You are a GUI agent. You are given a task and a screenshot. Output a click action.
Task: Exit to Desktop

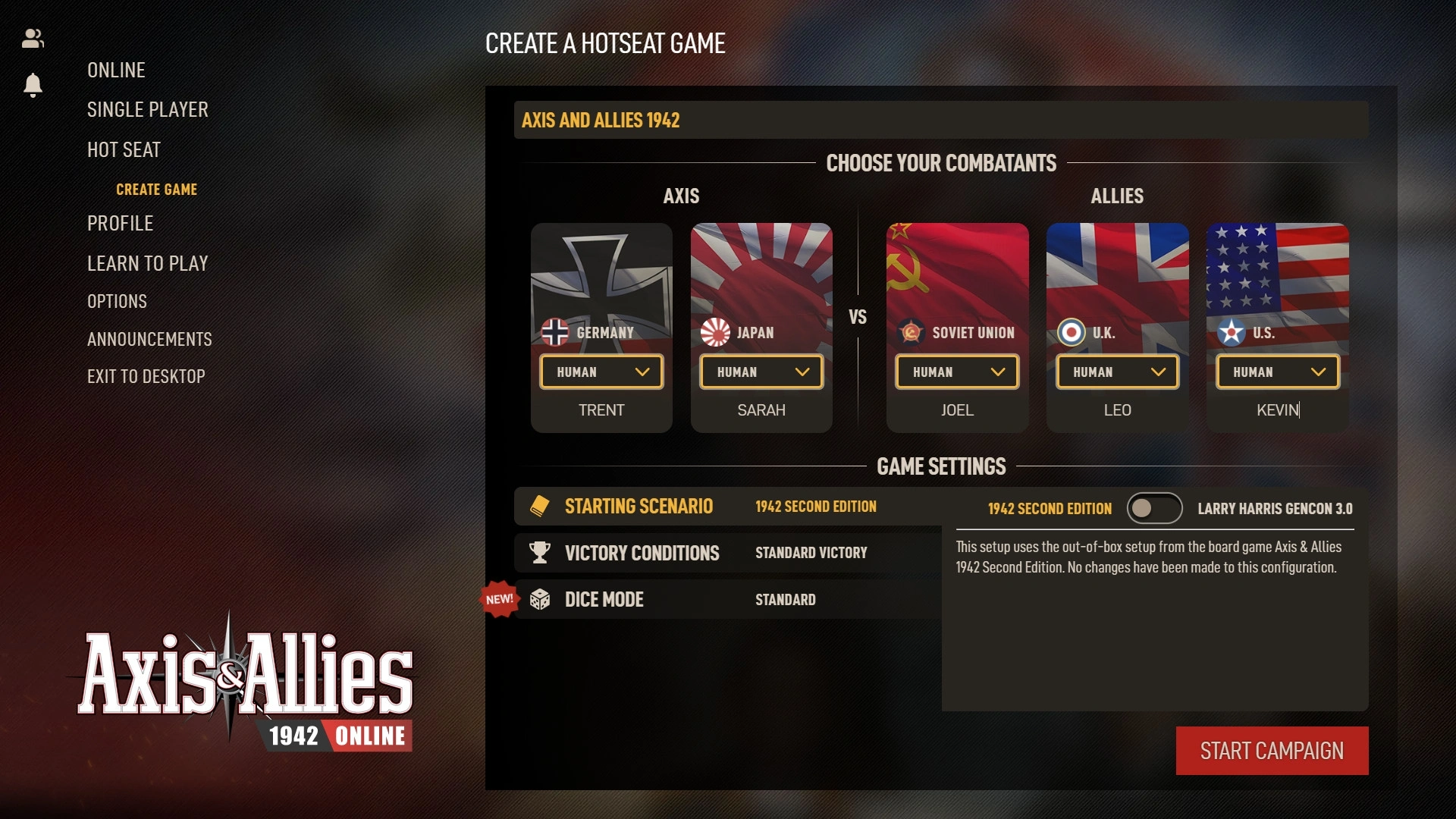click(x=146, y=376)
